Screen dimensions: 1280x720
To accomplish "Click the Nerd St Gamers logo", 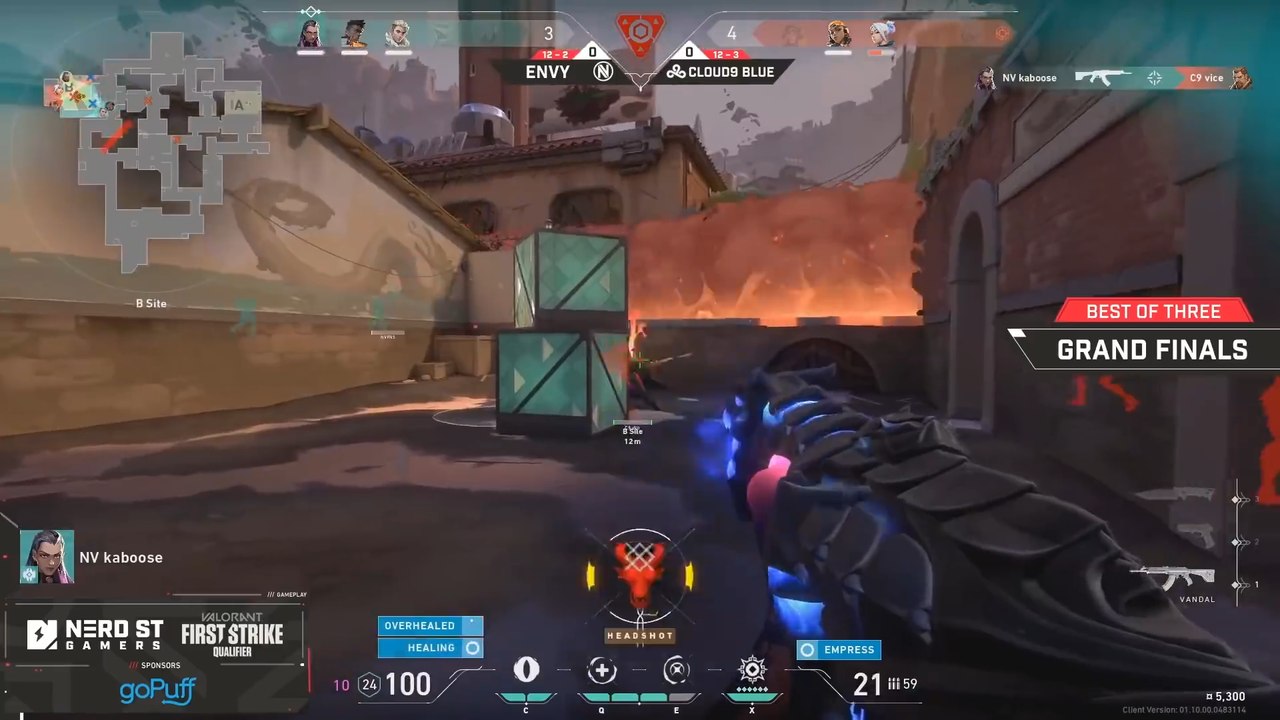I will tap(95, 634).
